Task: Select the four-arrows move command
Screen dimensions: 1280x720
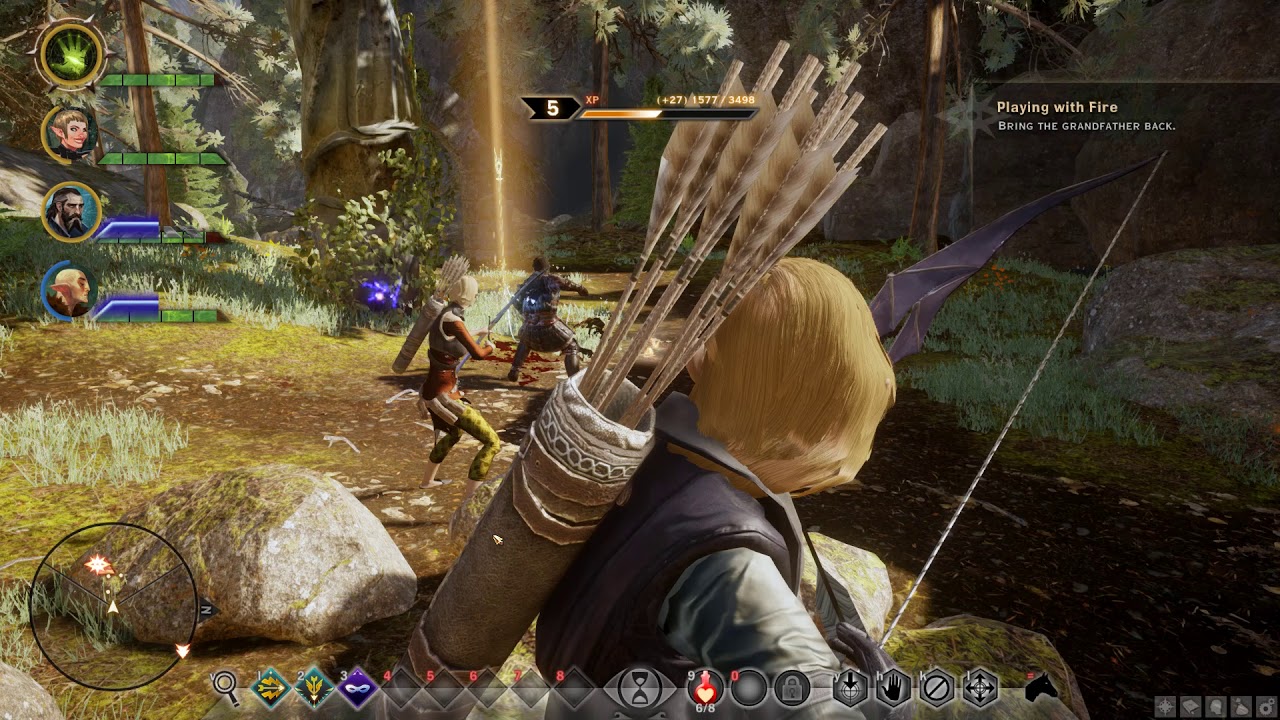Action: click(980, 688)
